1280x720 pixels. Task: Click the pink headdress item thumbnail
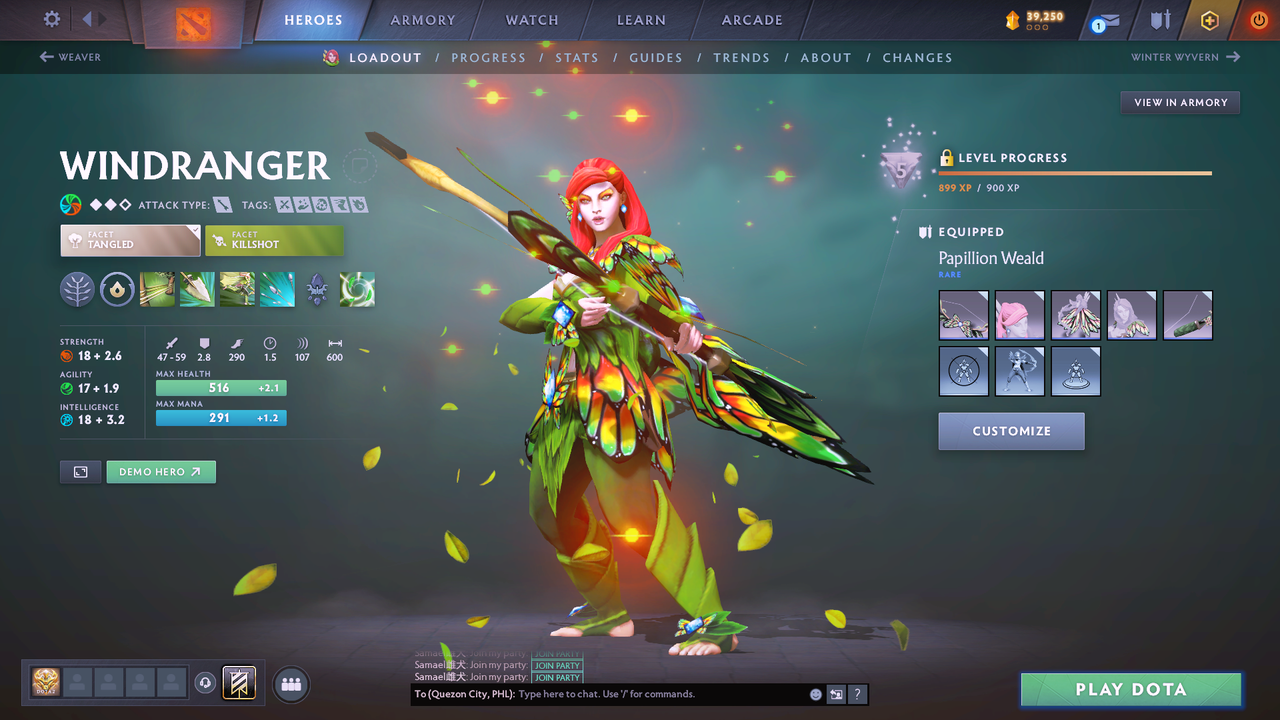(x=1019, y=315)
